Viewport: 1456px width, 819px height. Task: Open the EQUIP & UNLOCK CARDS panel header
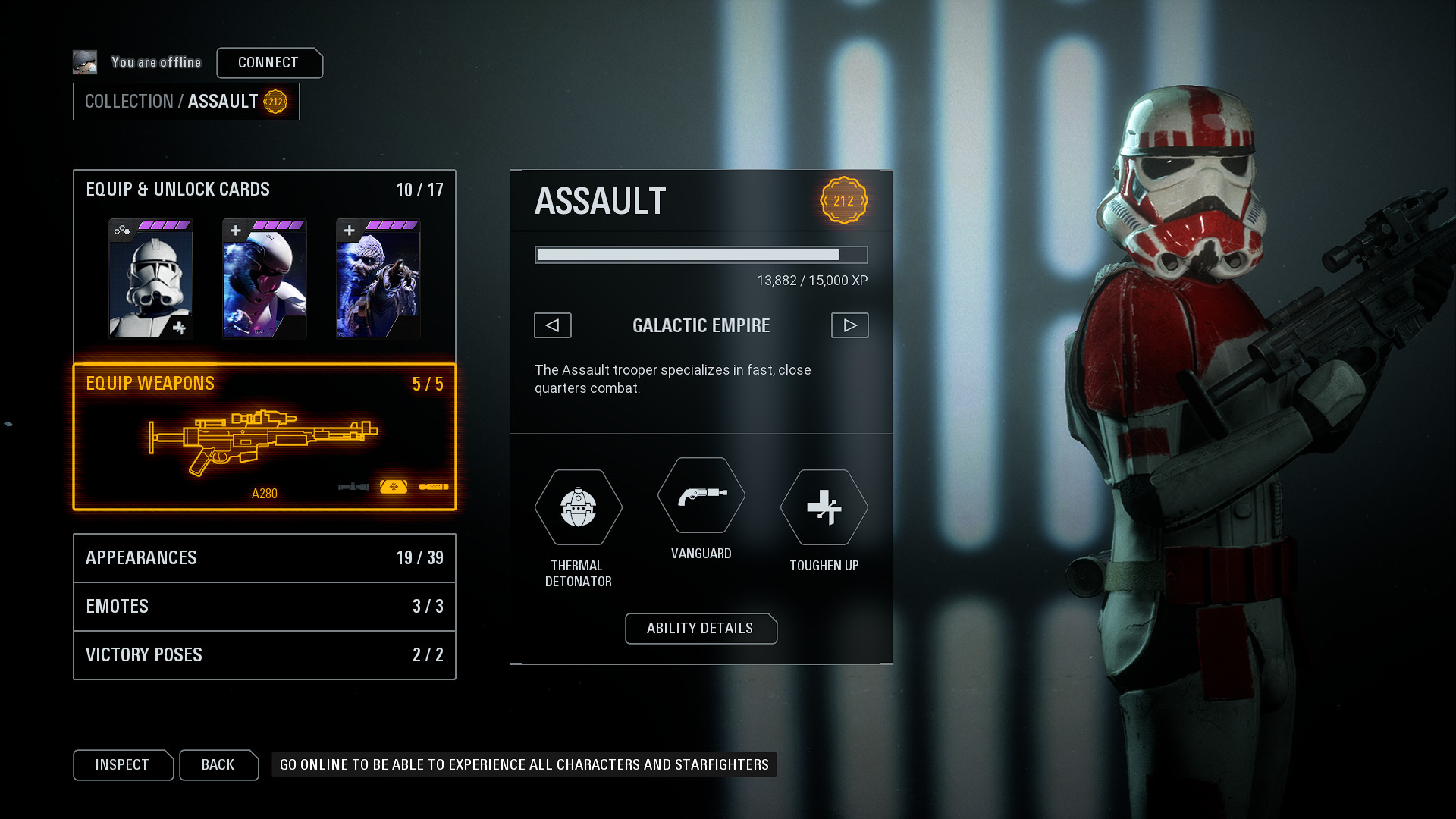(178, 190)
